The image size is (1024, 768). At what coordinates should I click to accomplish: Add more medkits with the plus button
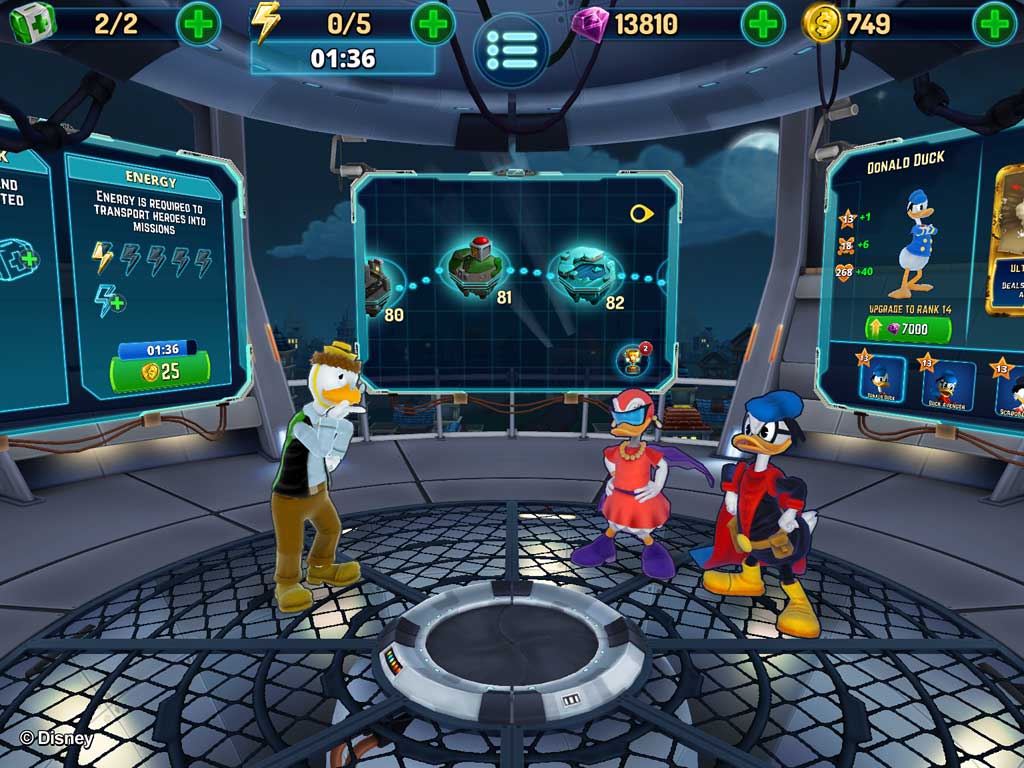click(198, 24)
